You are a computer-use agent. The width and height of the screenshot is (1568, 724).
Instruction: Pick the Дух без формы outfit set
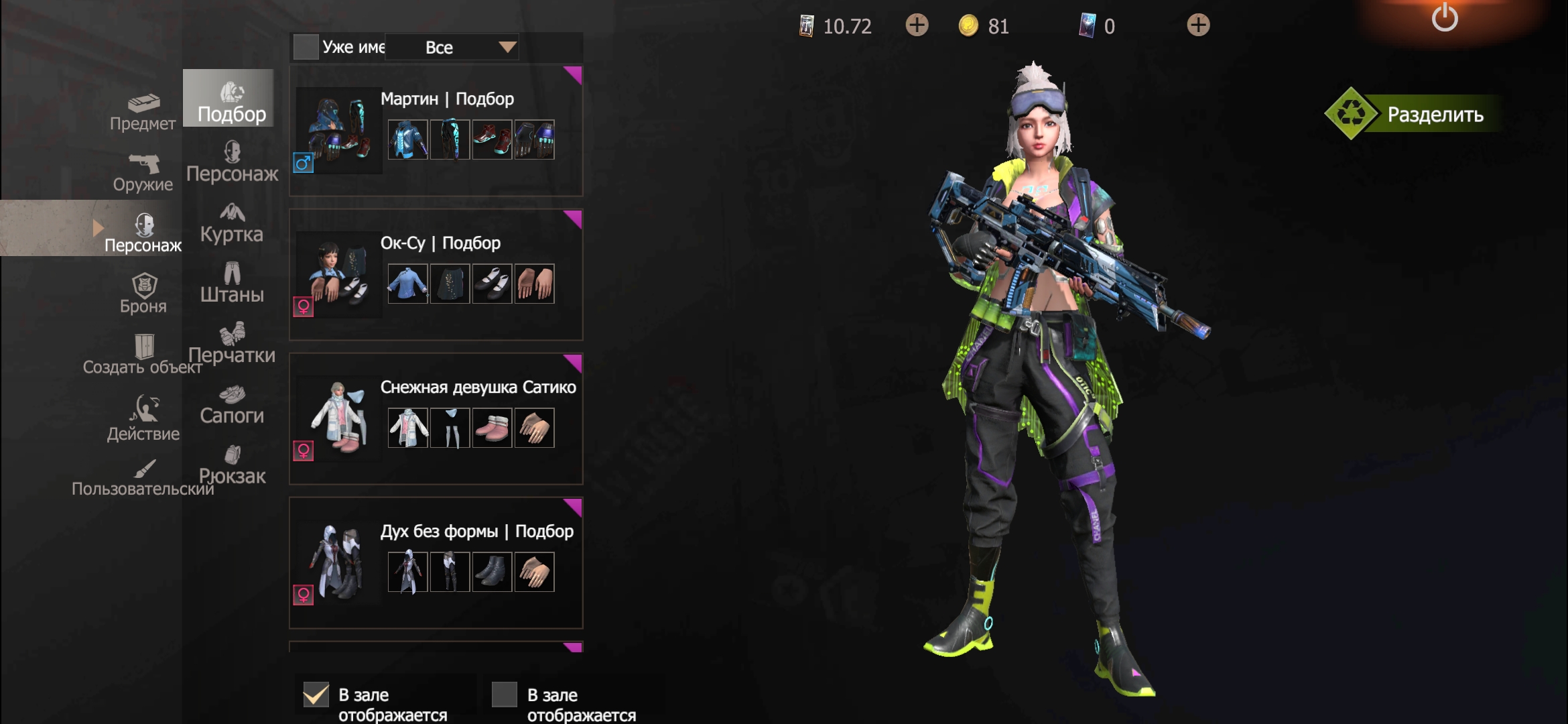[x=436, y=563]
